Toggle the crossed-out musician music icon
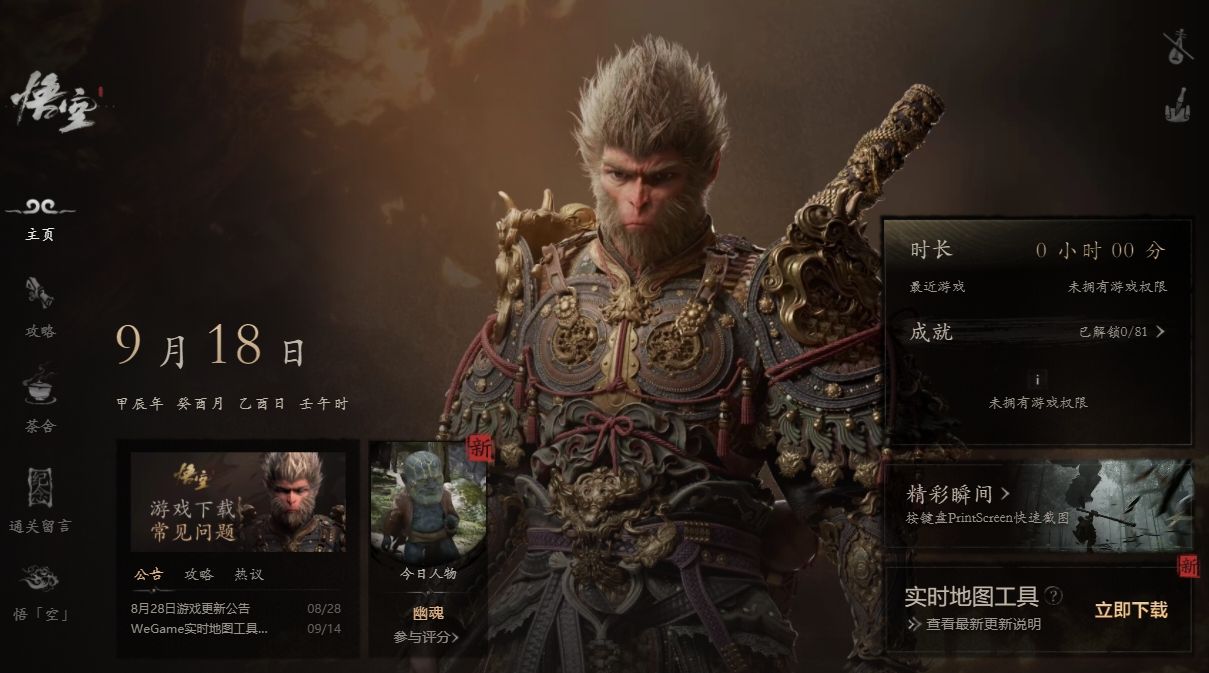Image resolution: width=1209 pixels, height=673 pixels. tap(1179, 46)
